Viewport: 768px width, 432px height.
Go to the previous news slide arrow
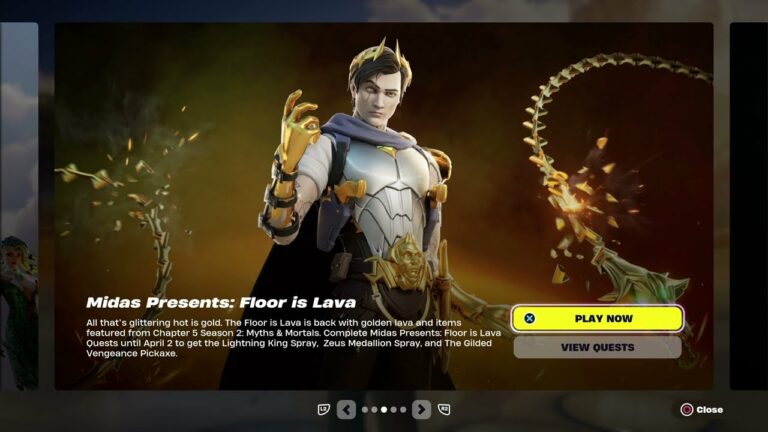tap(346, 409)
